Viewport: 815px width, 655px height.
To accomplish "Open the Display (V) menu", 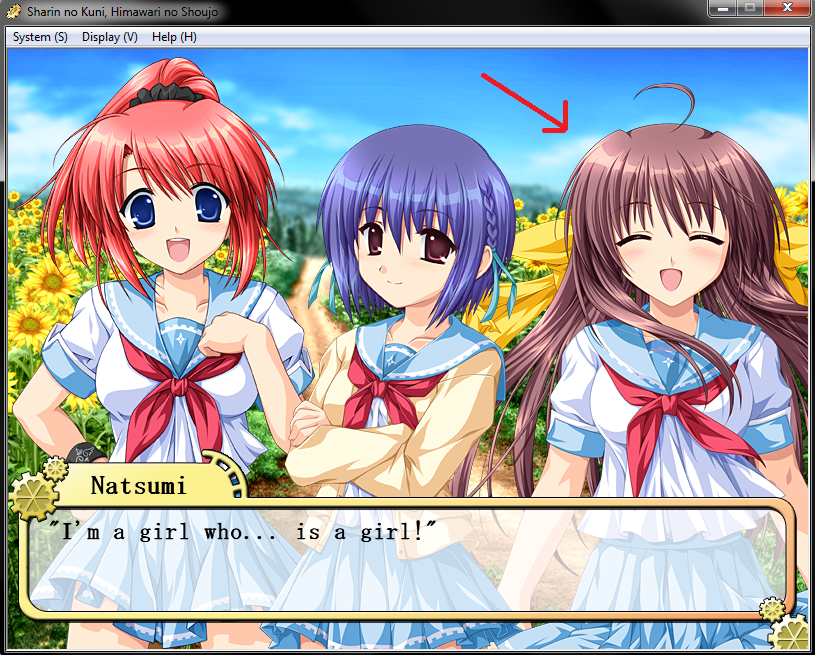I will [110, 37].
